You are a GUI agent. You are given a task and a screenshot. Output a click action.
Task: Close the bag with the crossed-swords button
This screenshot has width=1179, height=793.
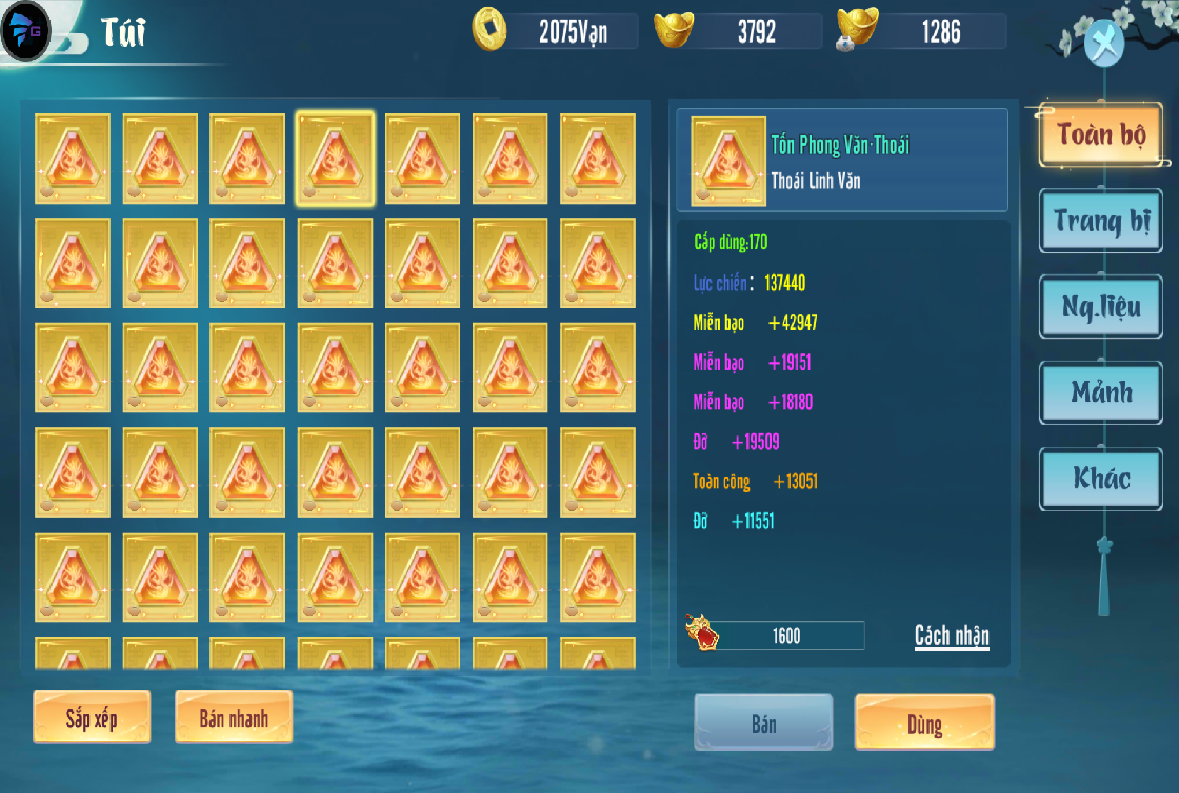[1103, 44]
